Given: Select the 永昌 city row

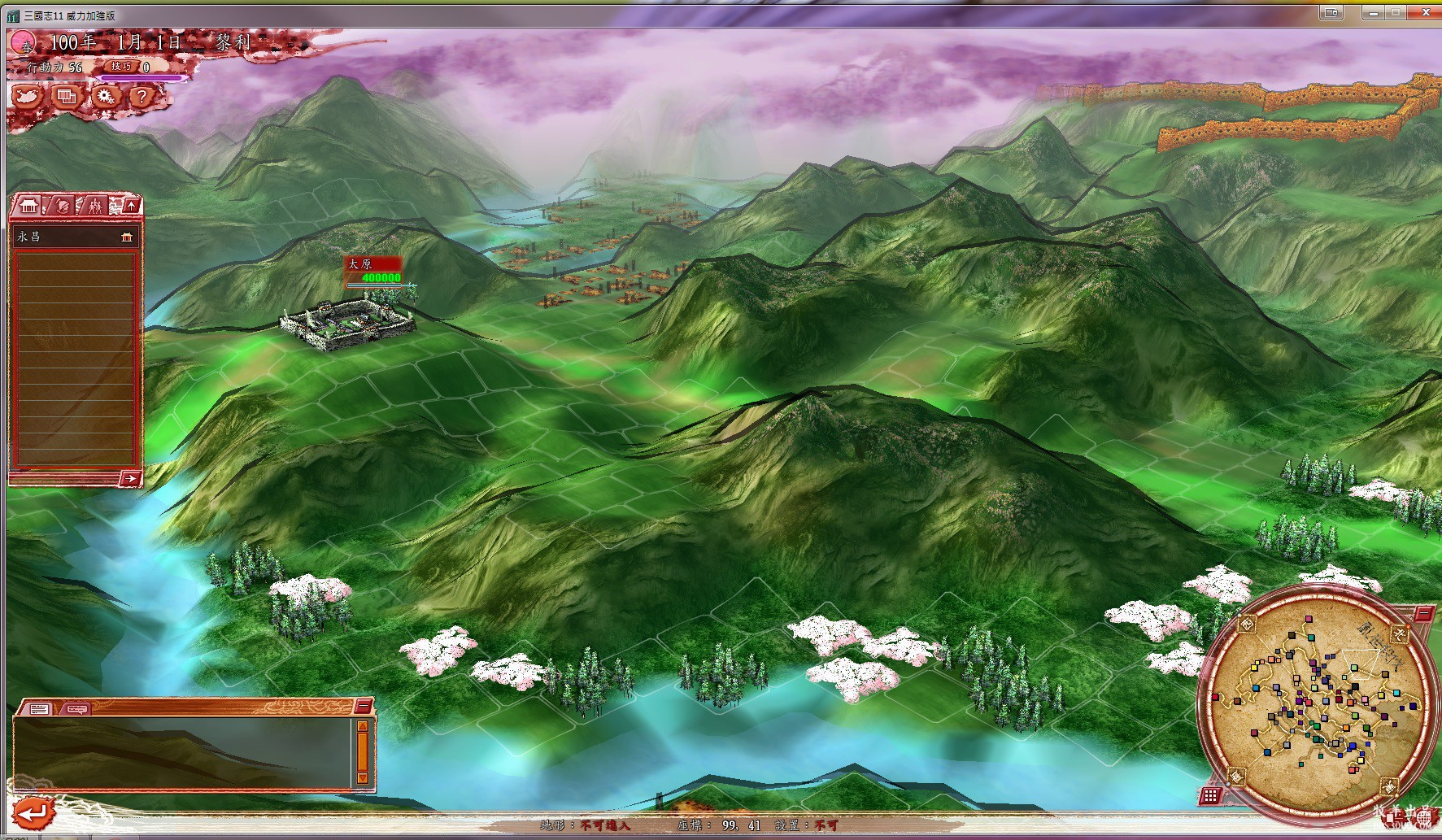Looking at the screenshot, I should click(x=74, y=237).
